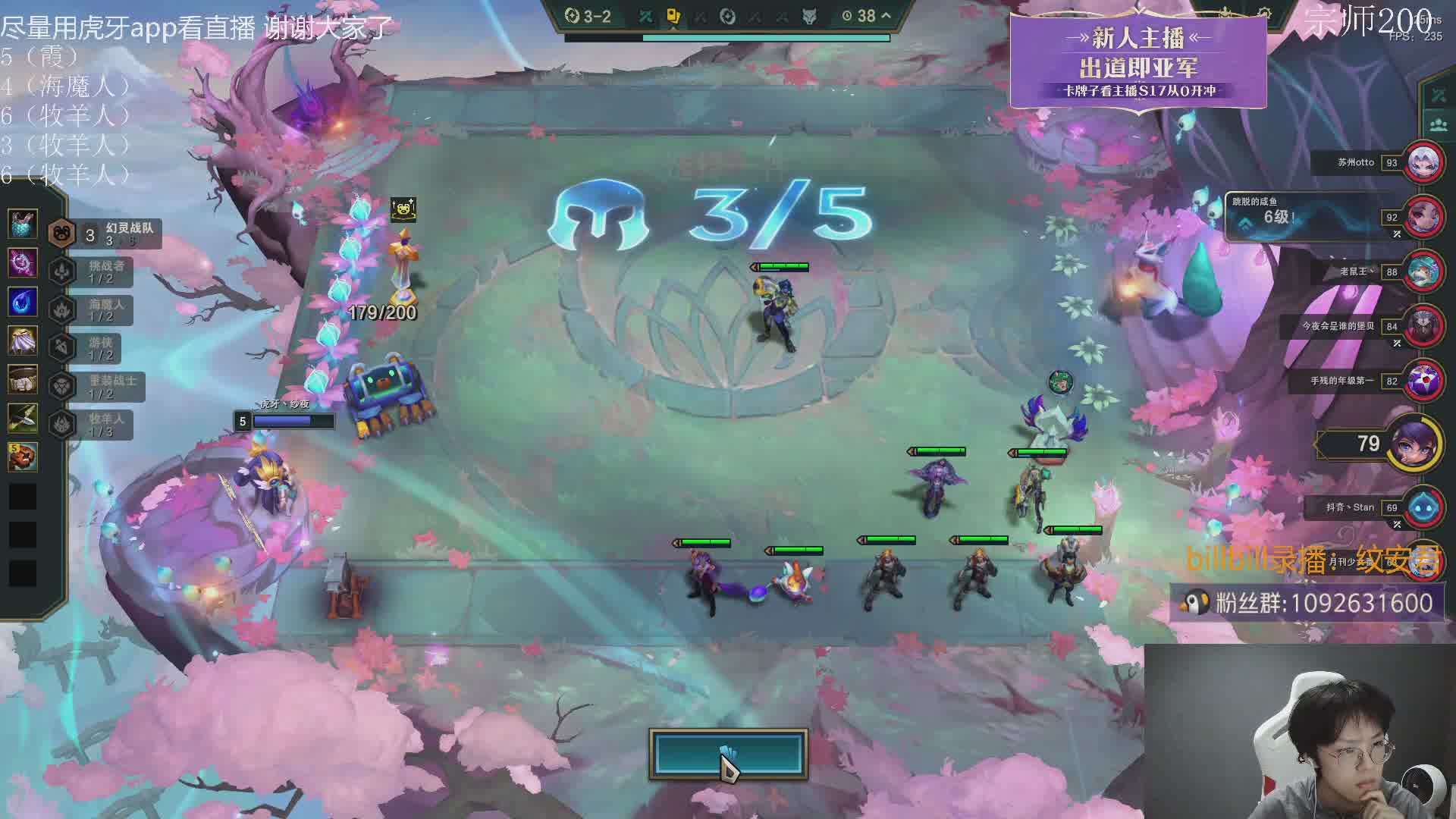Viewport: 1456px width, 819px height.
Task: Open 手残的年级第一's board from scoreboard
Action: click(1423, 381)
